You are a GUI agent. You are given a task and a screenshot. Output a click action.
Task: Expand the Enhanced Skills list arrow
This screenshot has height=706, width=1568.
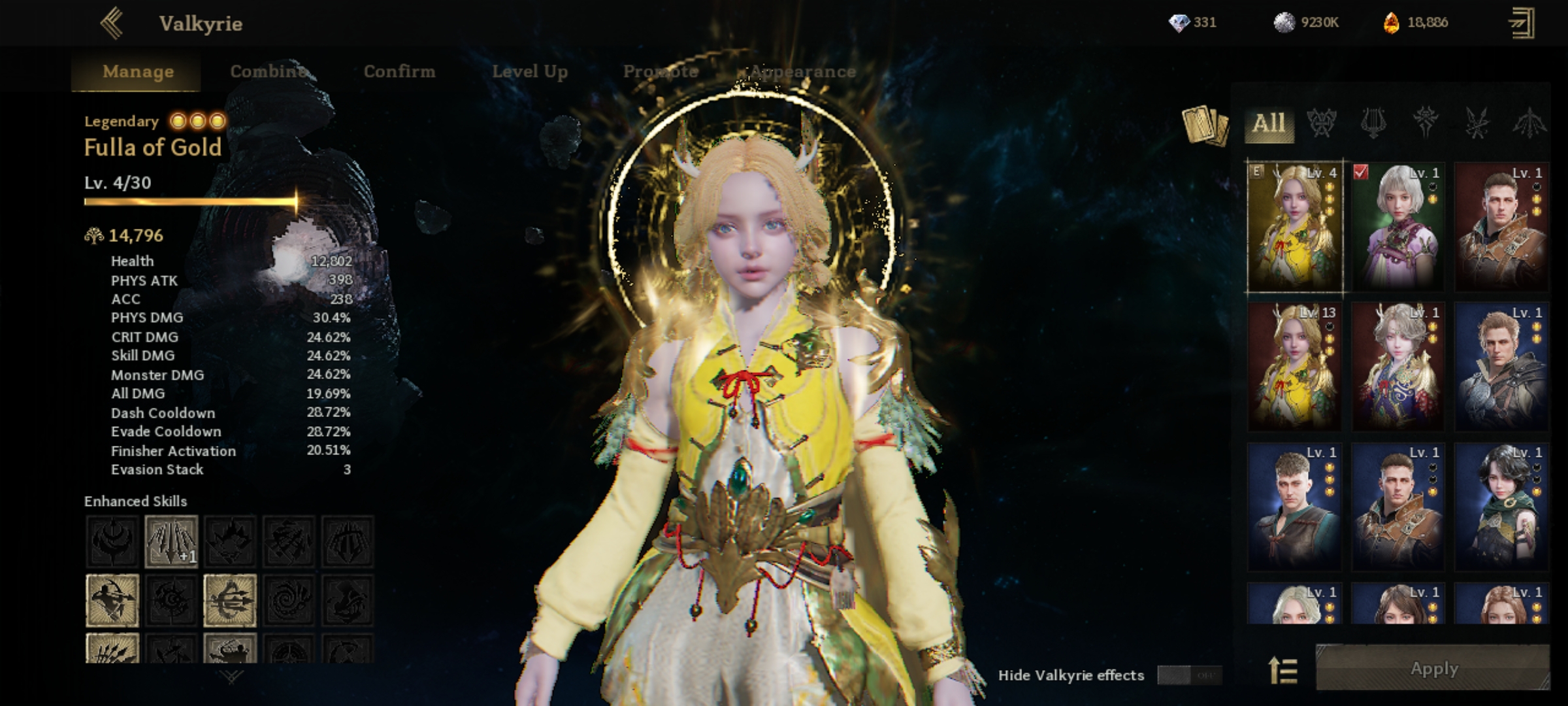click(x=232, y=677)
